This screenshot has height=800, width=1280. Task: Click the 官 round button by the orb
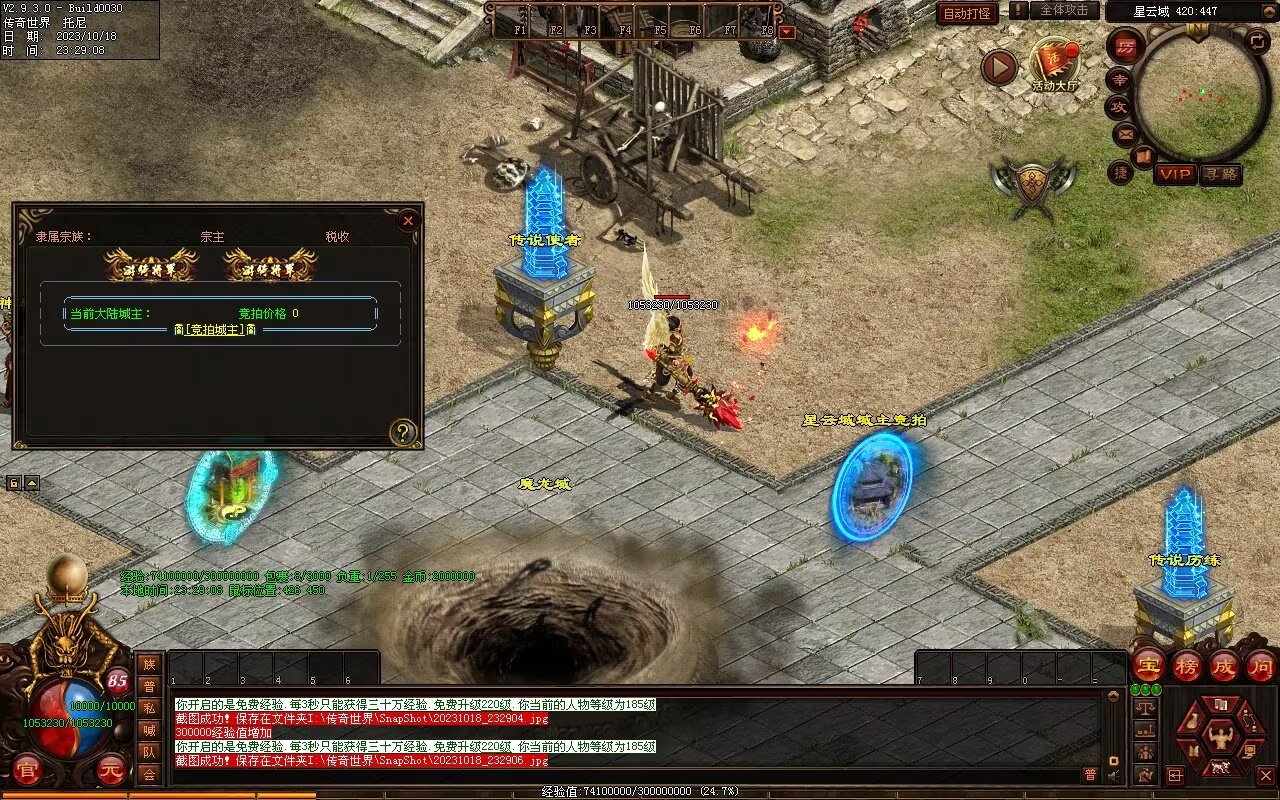point(27,770)
